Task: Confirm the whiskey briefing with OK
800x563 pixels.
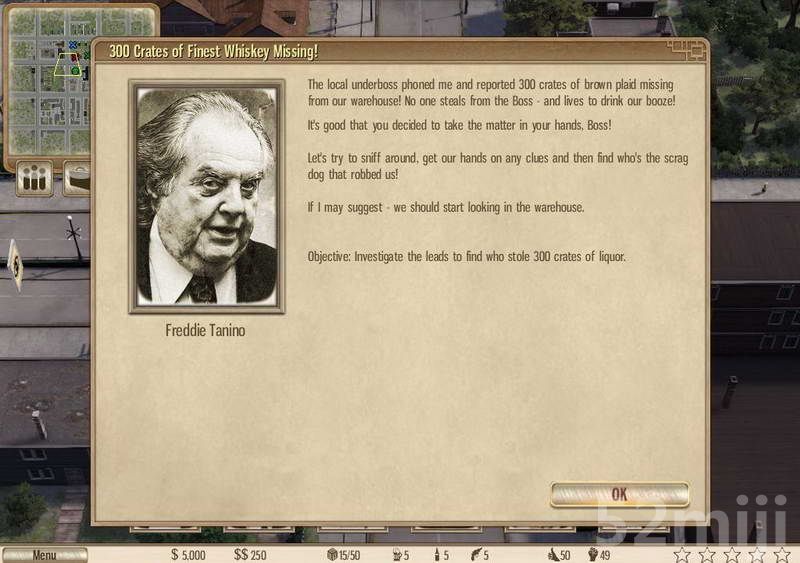Action: [x=619, y=494]
